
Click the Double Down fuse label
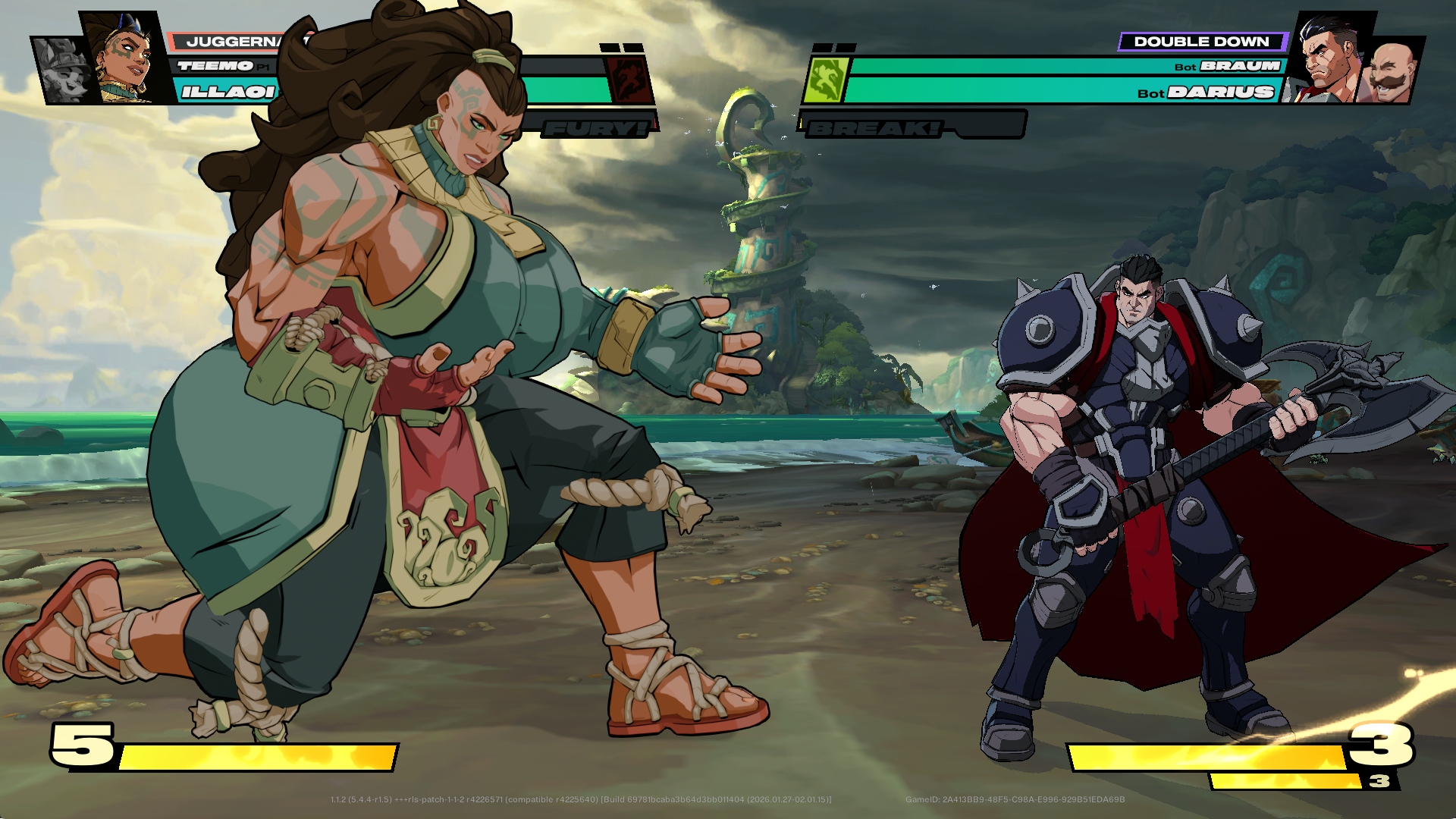coord(1201,42)
